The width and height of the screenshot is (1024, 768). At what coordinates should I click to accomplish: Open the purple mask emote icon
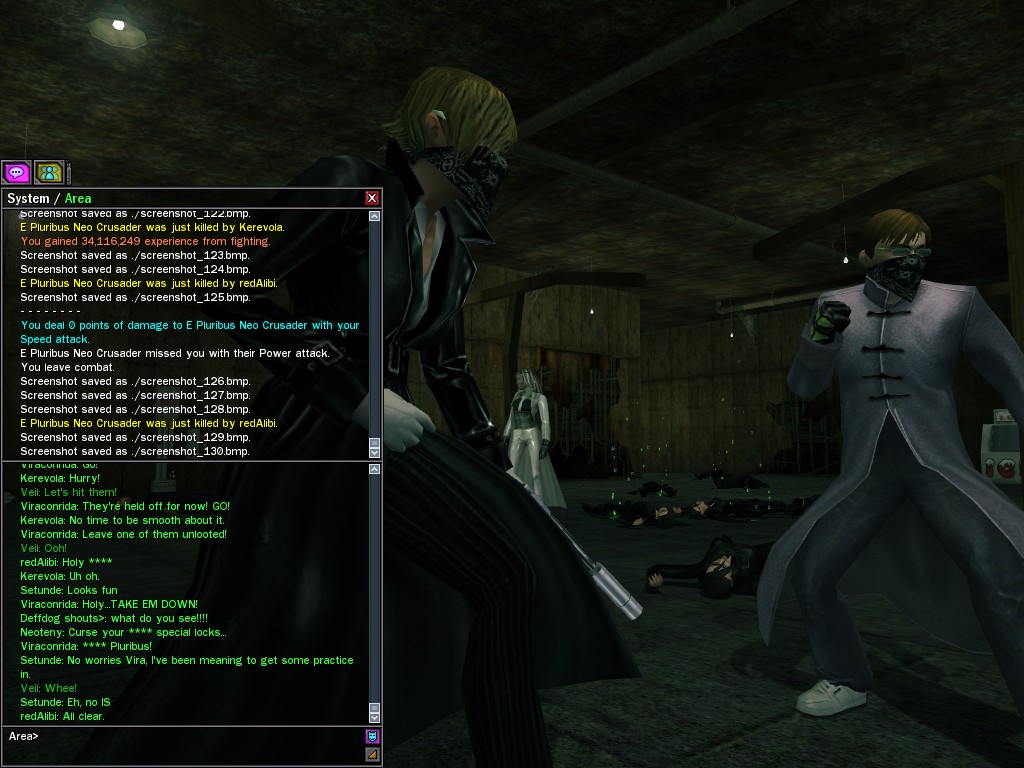tap(372, 736)
